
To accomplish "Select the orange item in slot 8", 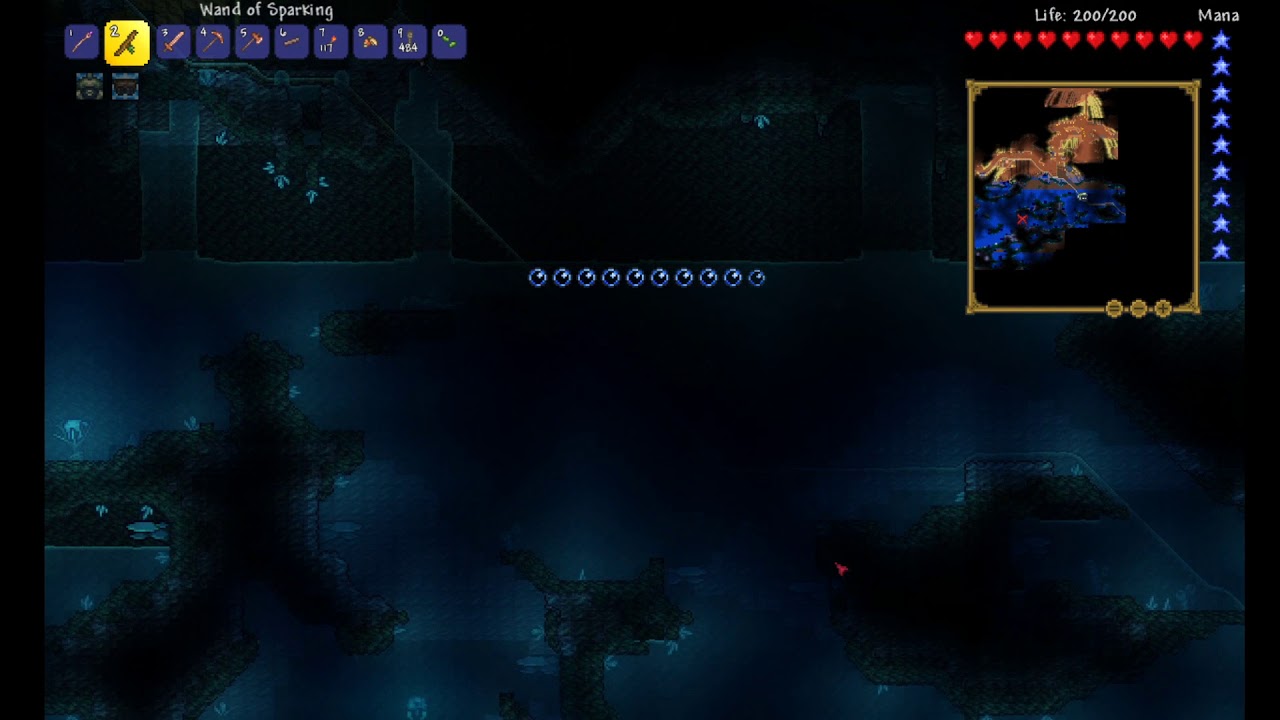I will tap(370, 42).
